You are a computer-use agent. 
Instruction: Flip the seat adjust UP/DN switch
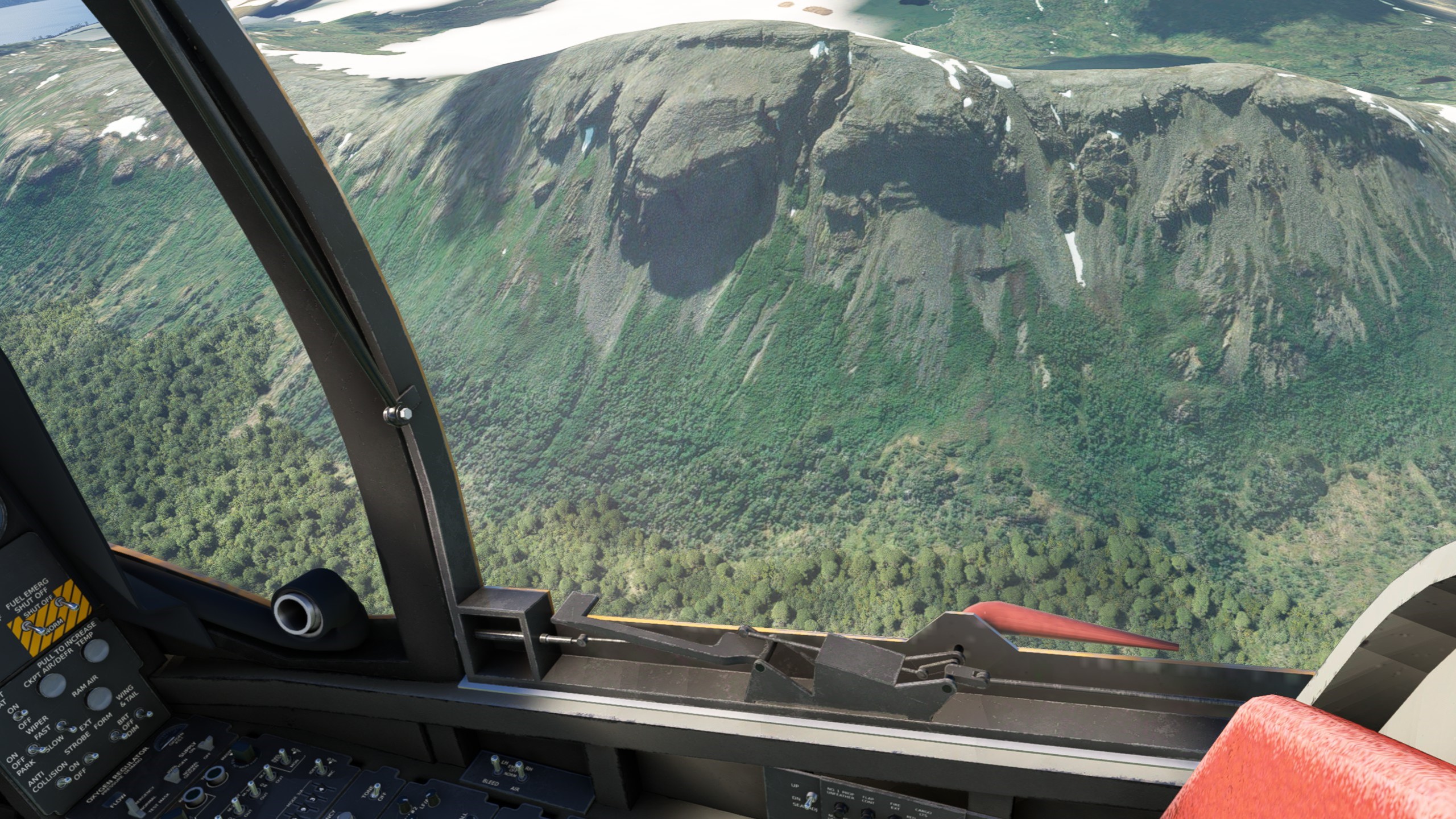812,800
